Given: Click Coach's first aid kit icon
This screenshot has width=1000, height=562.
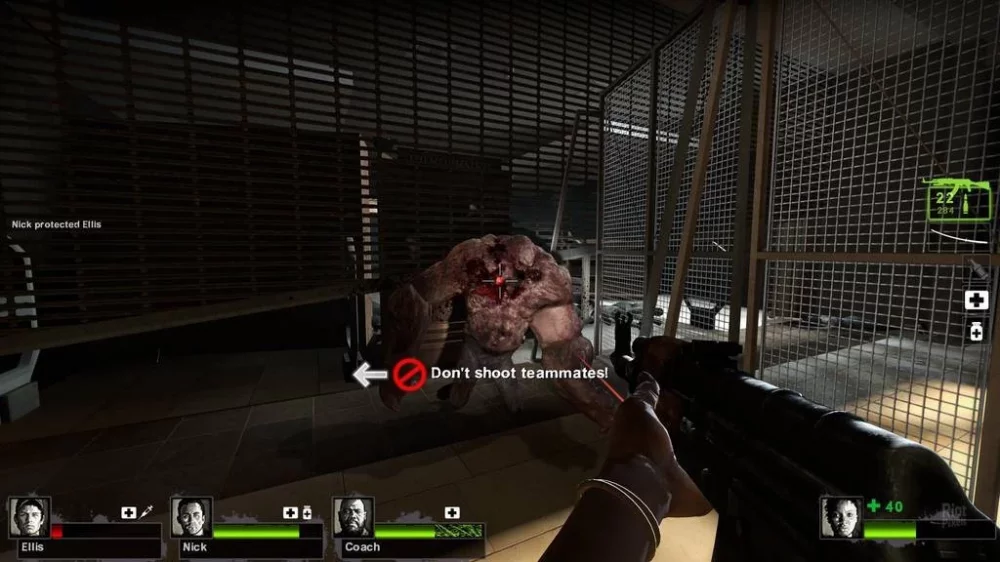Looking at the screenshot, I should pos(452,512).
